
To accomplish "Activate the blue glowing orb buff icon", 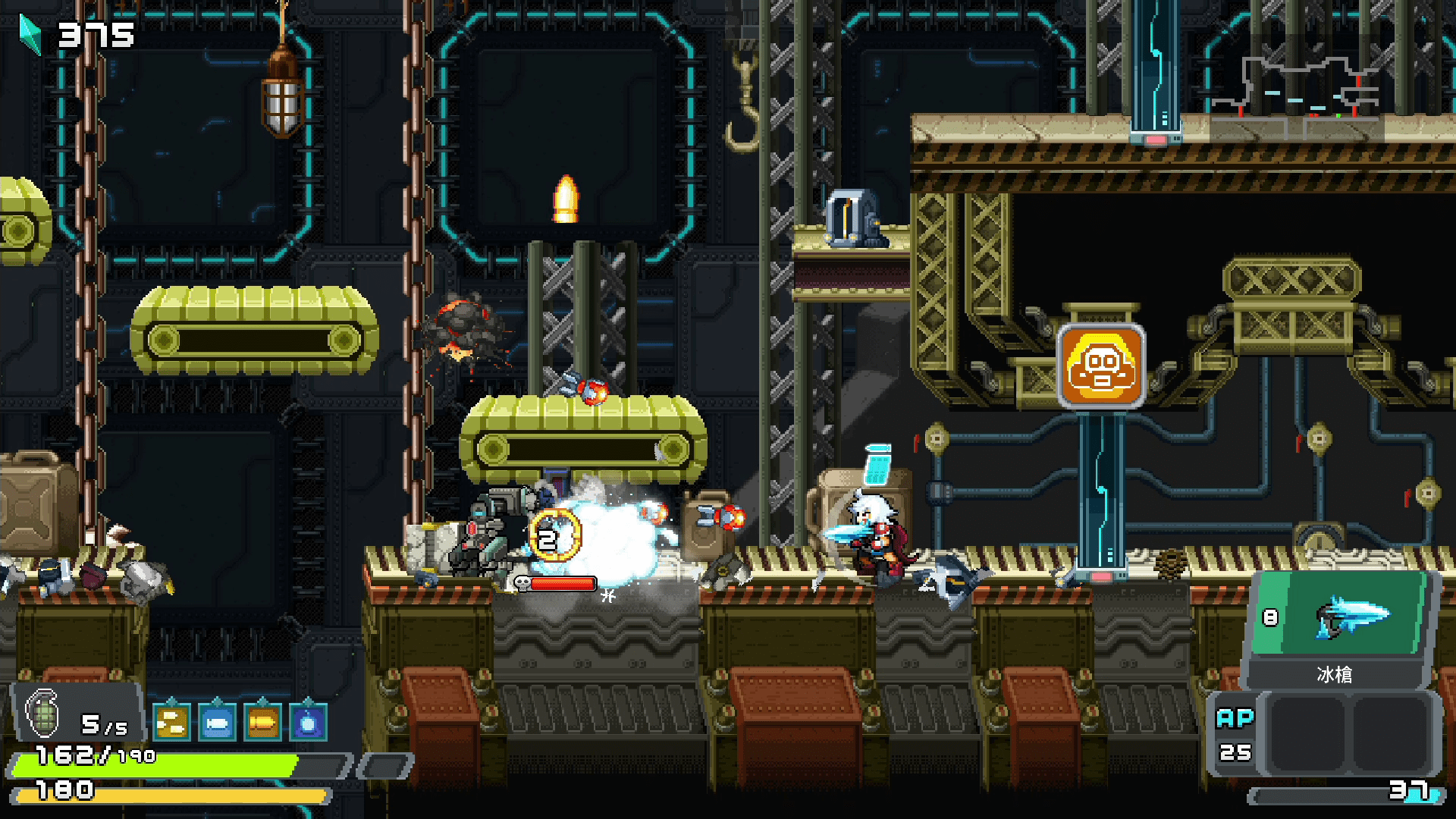I will tap(308, 723).
